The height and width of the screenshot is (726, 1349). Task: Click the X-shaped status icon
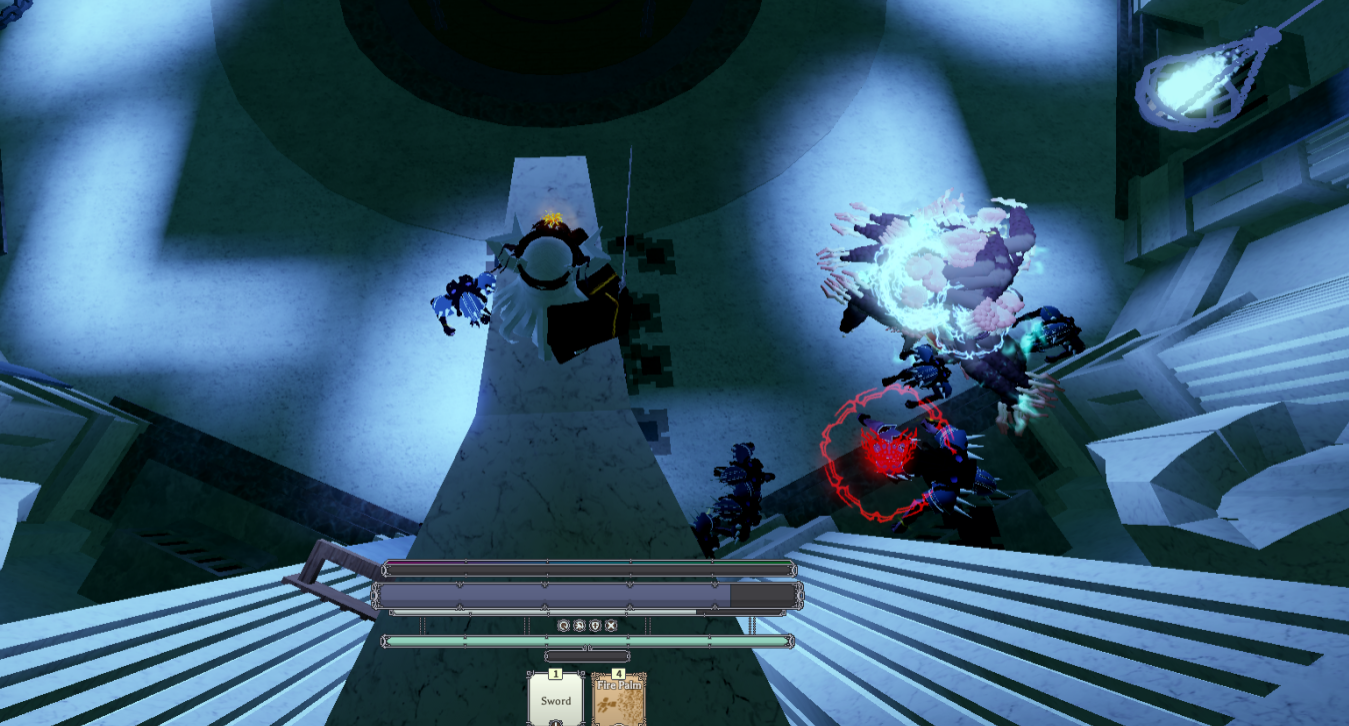point(611,626)
